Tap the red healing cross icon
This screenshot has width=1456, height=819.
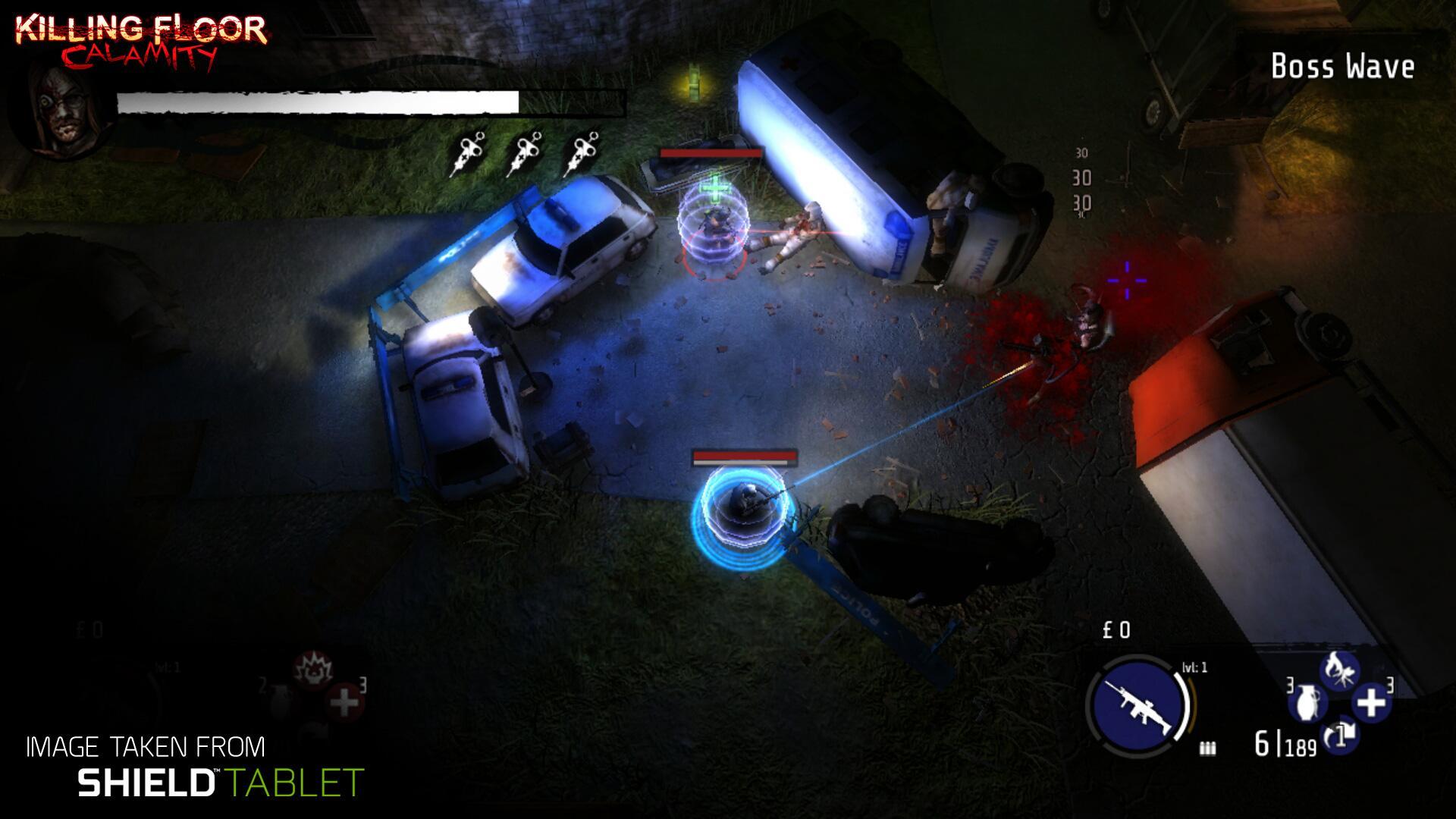point(343,701)
